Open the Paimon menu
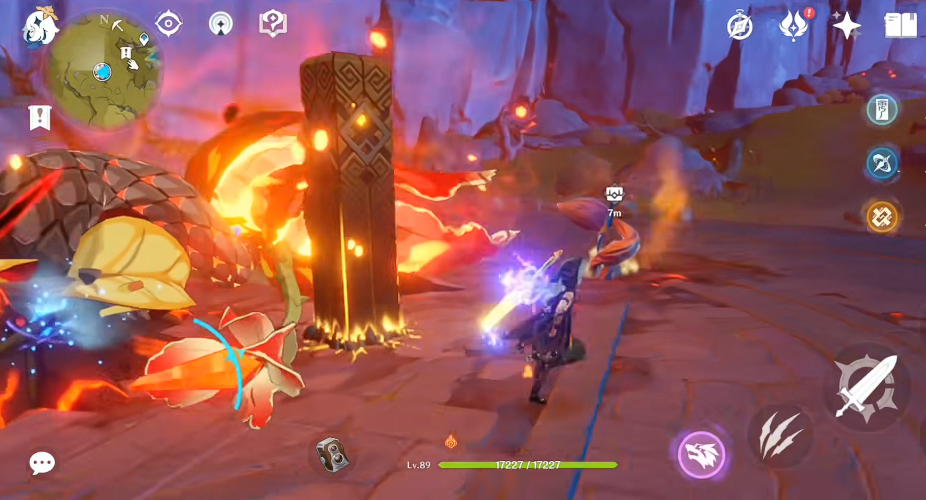This screenshot has width=926, height=500. click(x=40, y=26)
